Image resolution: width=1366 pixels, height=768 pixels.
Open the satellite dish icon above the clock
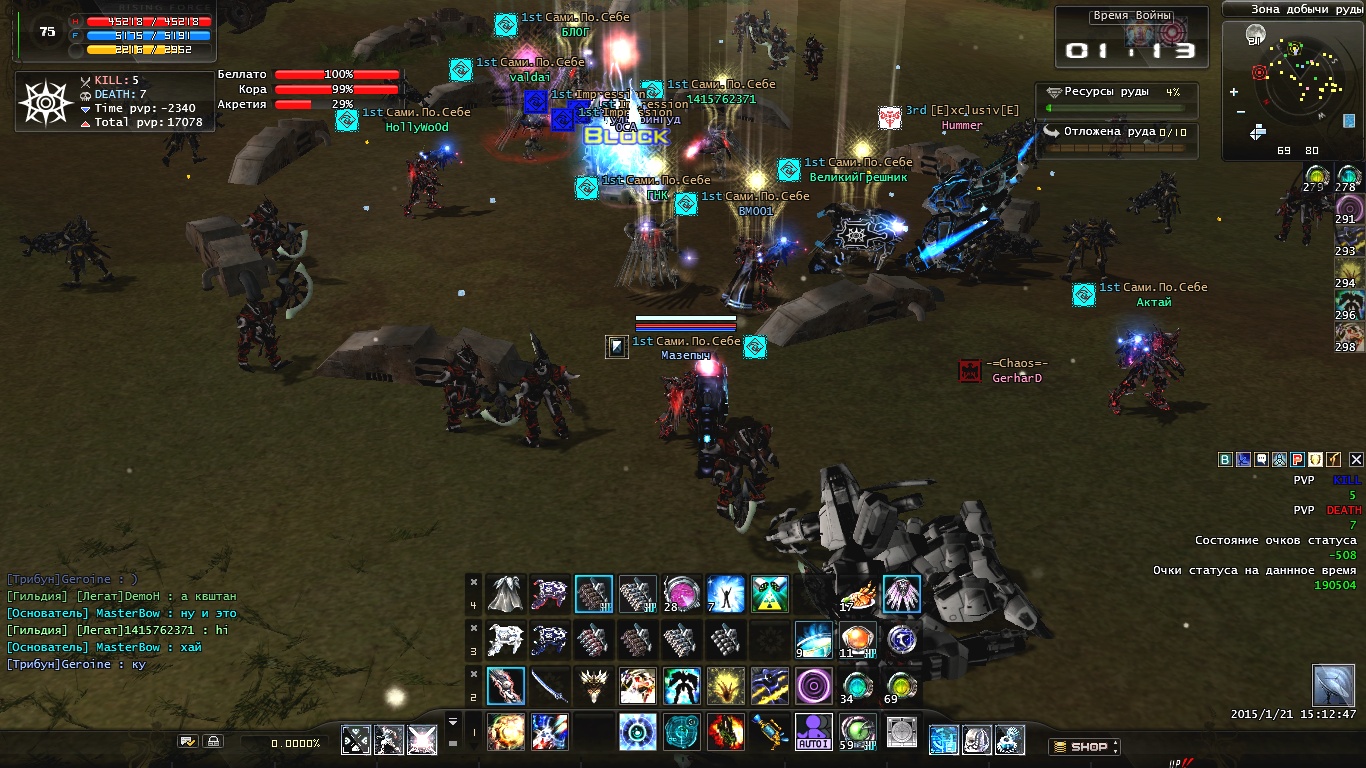(x=1333, y=684)
